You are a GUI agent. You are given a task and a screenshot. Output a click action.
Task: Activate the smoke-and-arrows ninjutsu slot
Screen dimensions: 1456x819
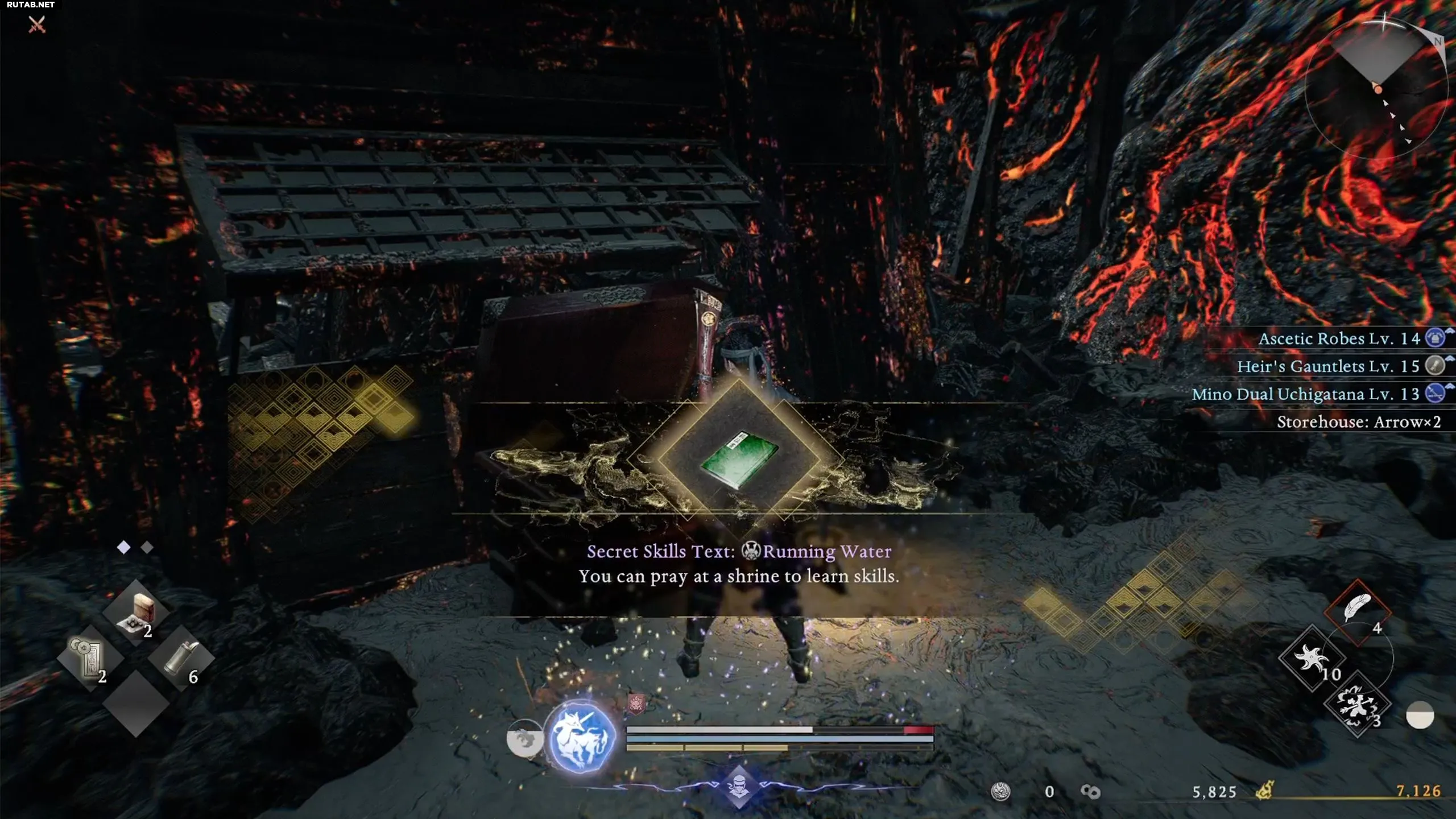[1357, 705]
